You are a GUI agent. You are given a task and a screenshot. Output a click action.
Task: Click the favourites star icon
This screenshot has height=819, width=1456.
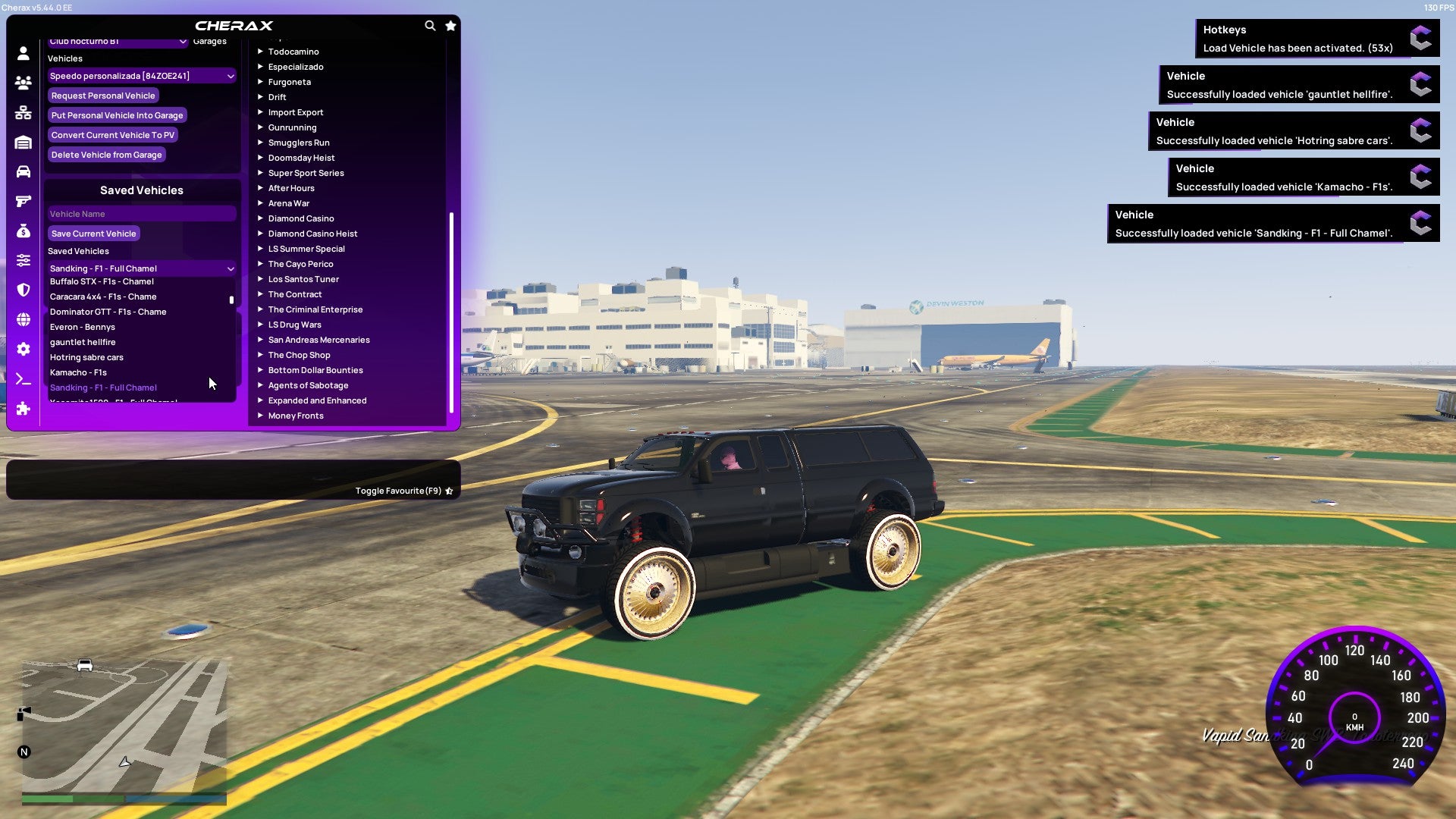click(x=450, y=25)
